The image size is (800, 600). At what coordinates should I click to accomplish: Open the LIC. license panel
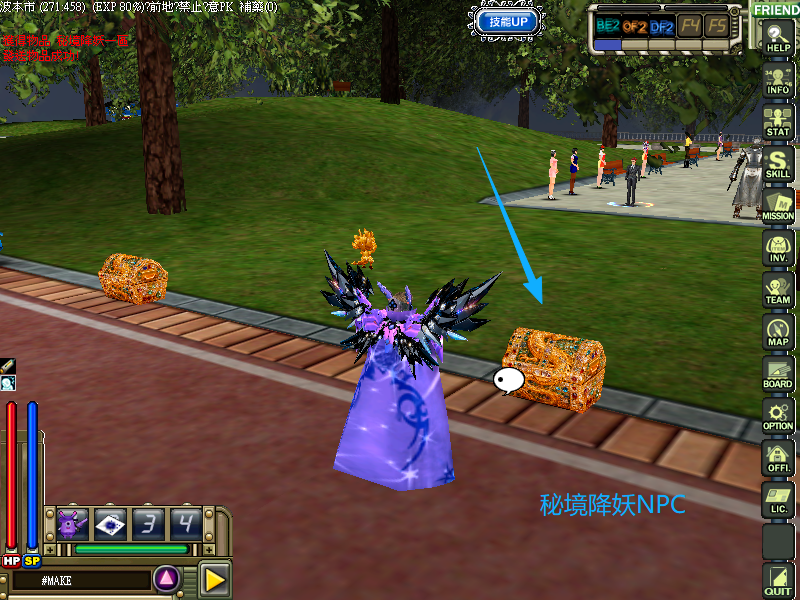[x=778, y=500]
